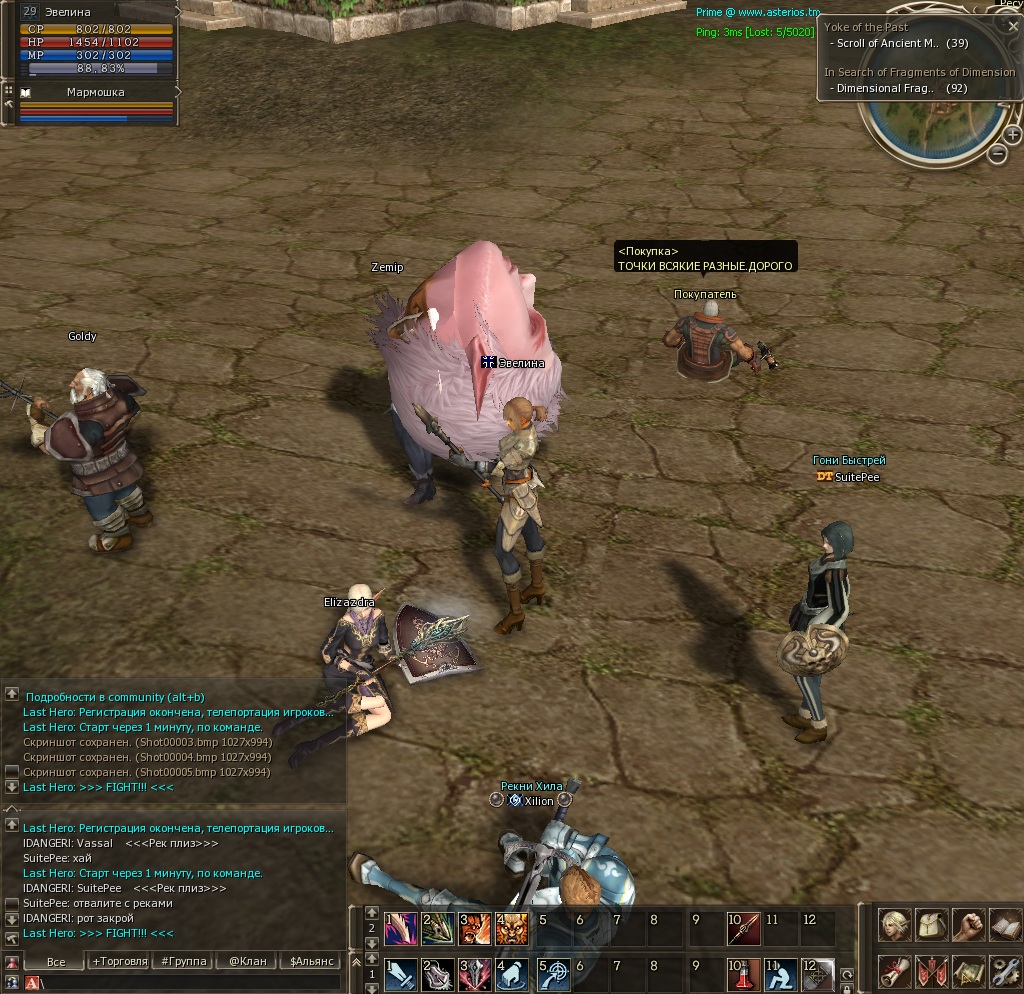The height and width of the screenshot is (994, 1024).
Task: Open the character status portrait button
Action: coord(895,925)
